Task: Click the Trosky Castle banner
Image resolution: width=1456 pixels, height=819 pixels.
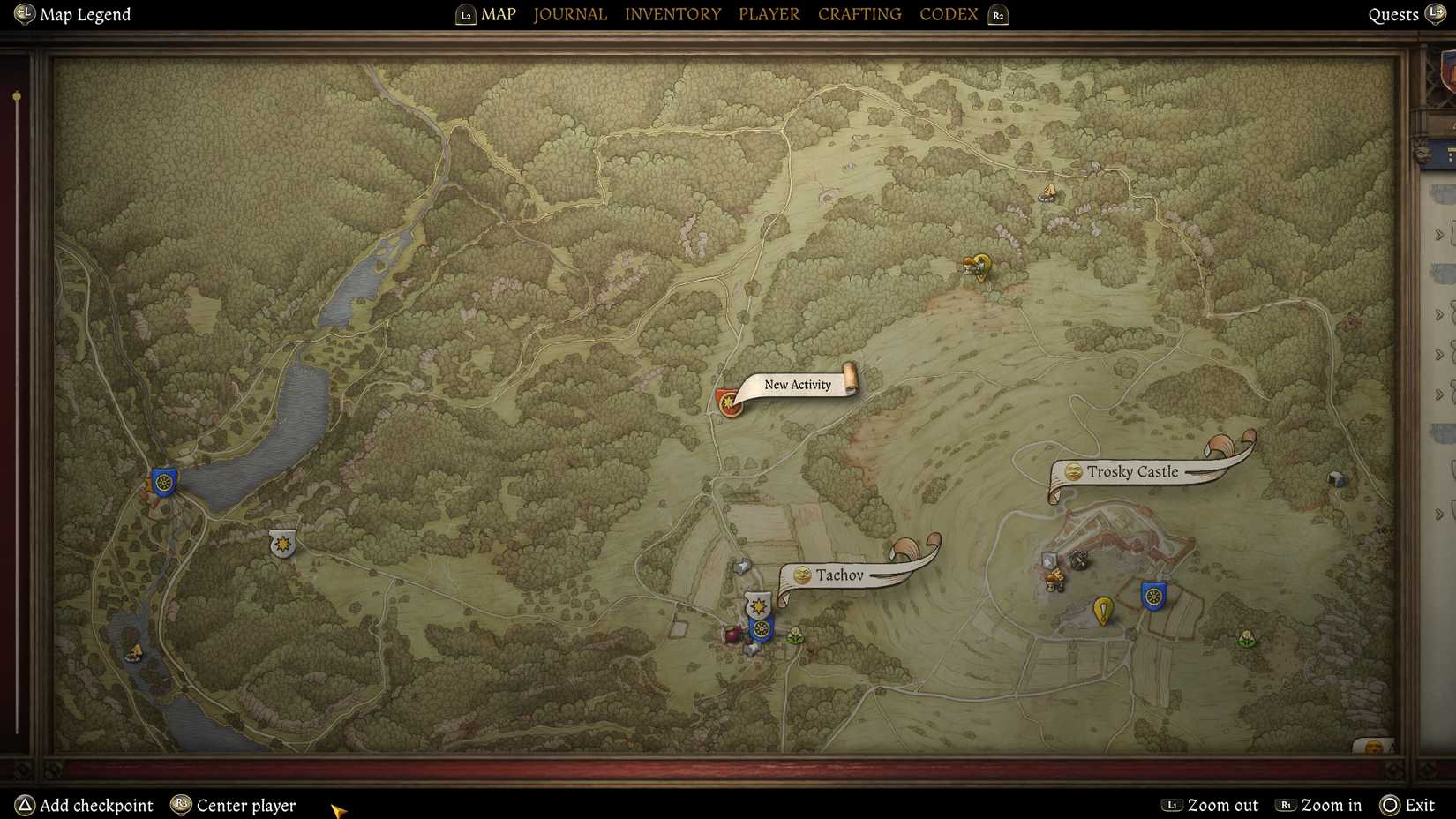Action: (x=1132, y=472)
